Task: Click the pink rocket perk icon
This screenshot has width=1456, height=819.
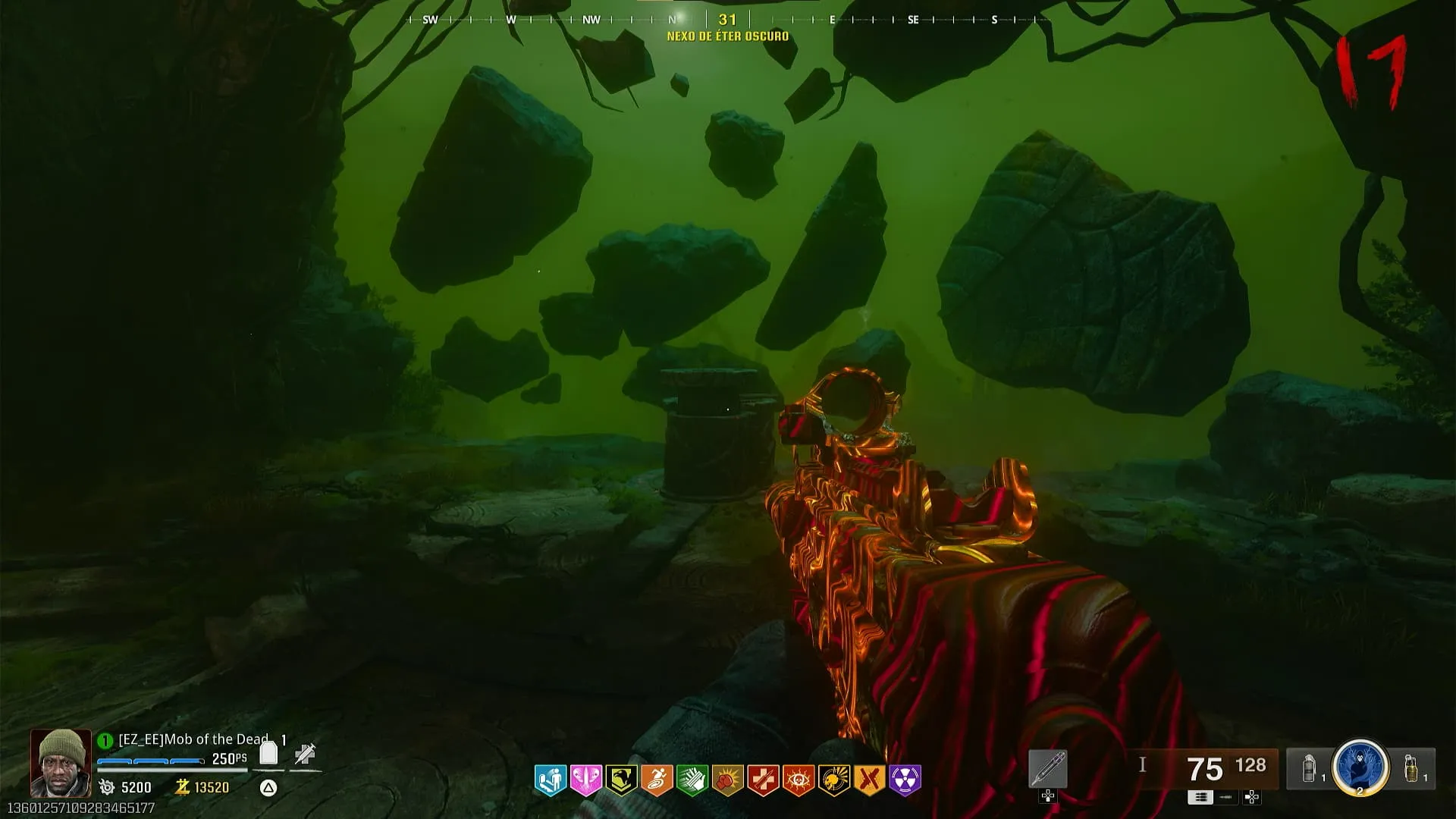Action: (586, 780)
